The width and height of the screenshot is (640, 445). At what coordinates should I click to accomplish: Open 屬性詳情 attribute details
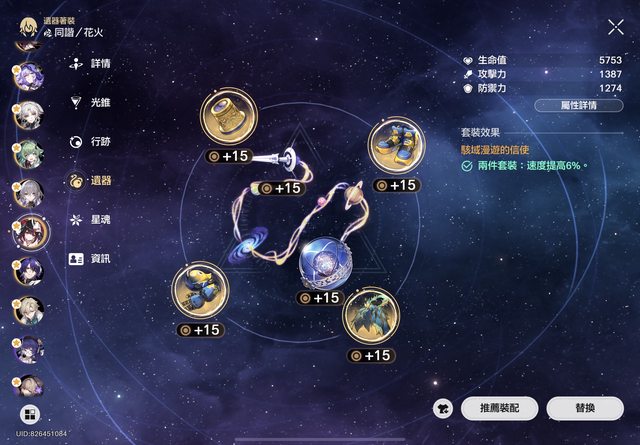click(x=579, y=106)
